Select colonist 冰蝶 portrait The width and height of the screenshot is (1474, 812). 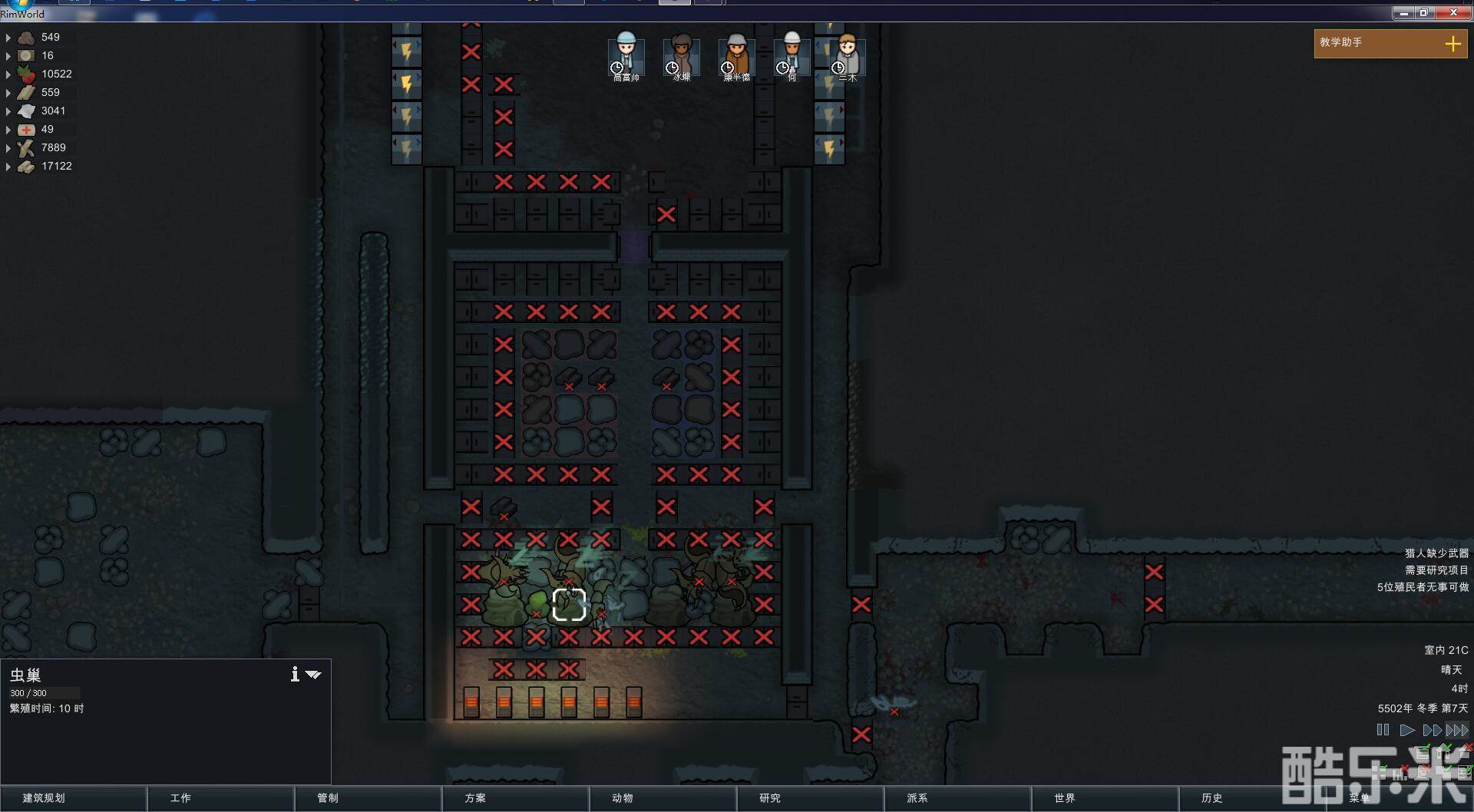click(682, 55)
